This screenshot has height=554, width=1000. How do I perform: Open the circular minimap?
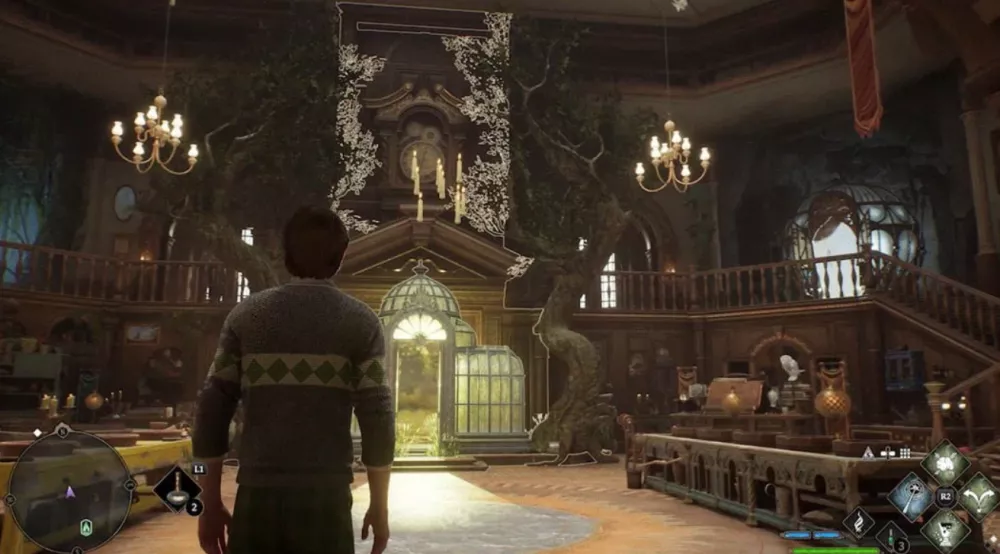[x=69, y=491]
